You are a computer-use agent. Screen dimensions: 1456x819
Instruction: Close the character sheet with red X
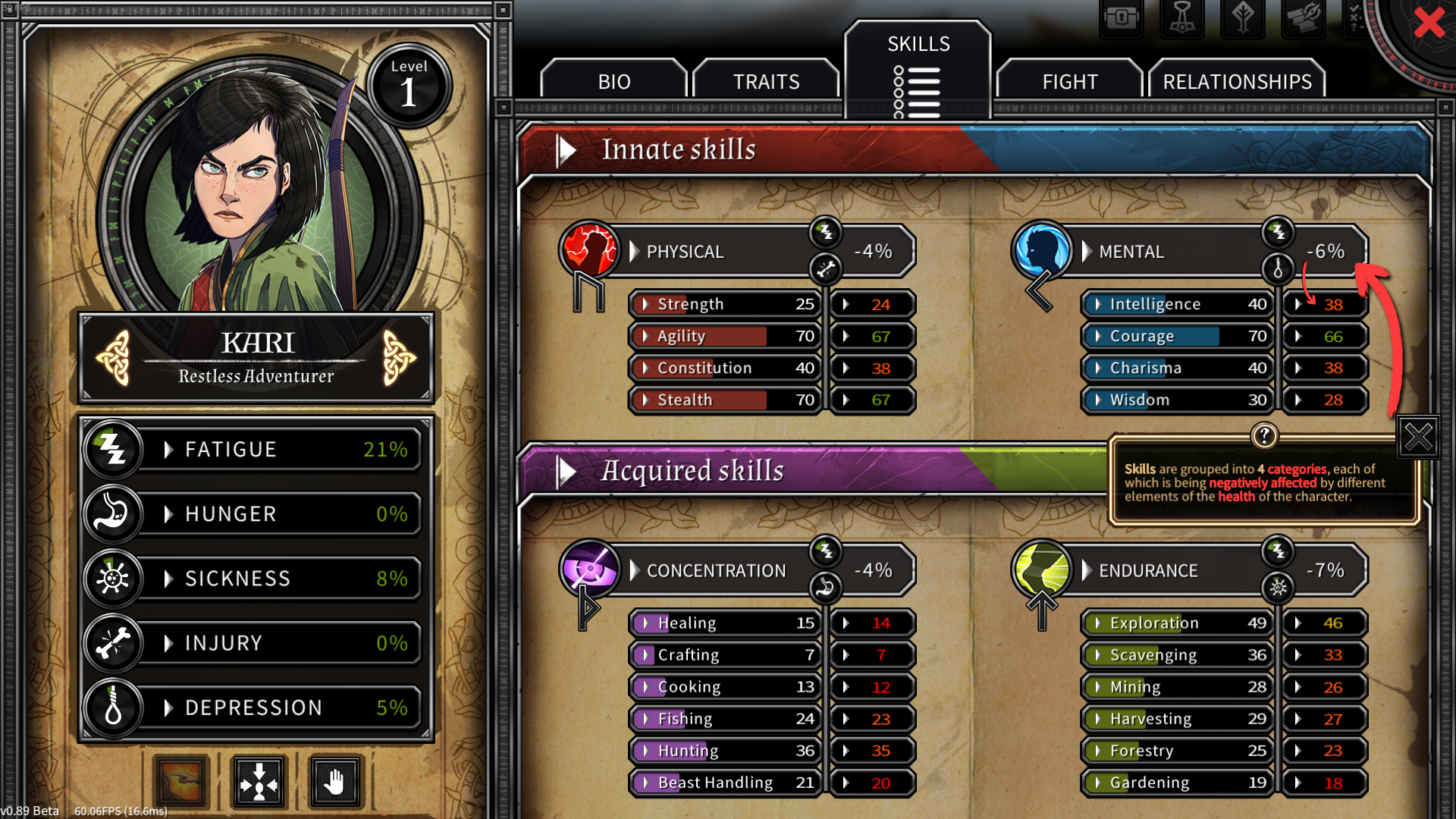pos(1429,23)
